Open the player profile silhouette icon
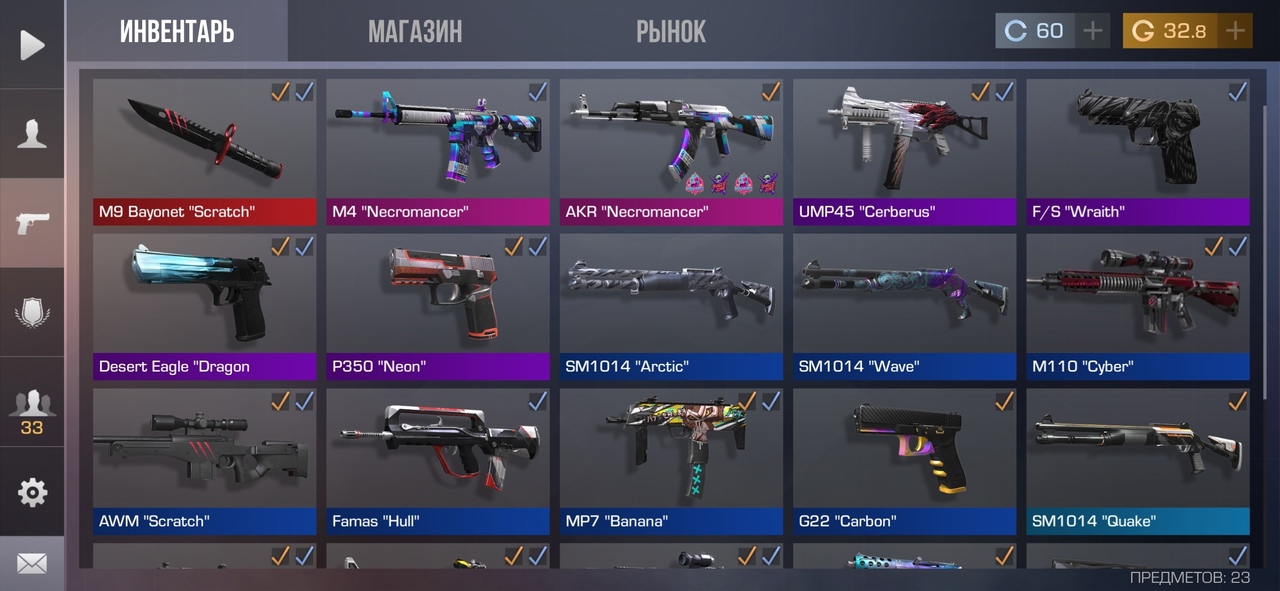 32,134
